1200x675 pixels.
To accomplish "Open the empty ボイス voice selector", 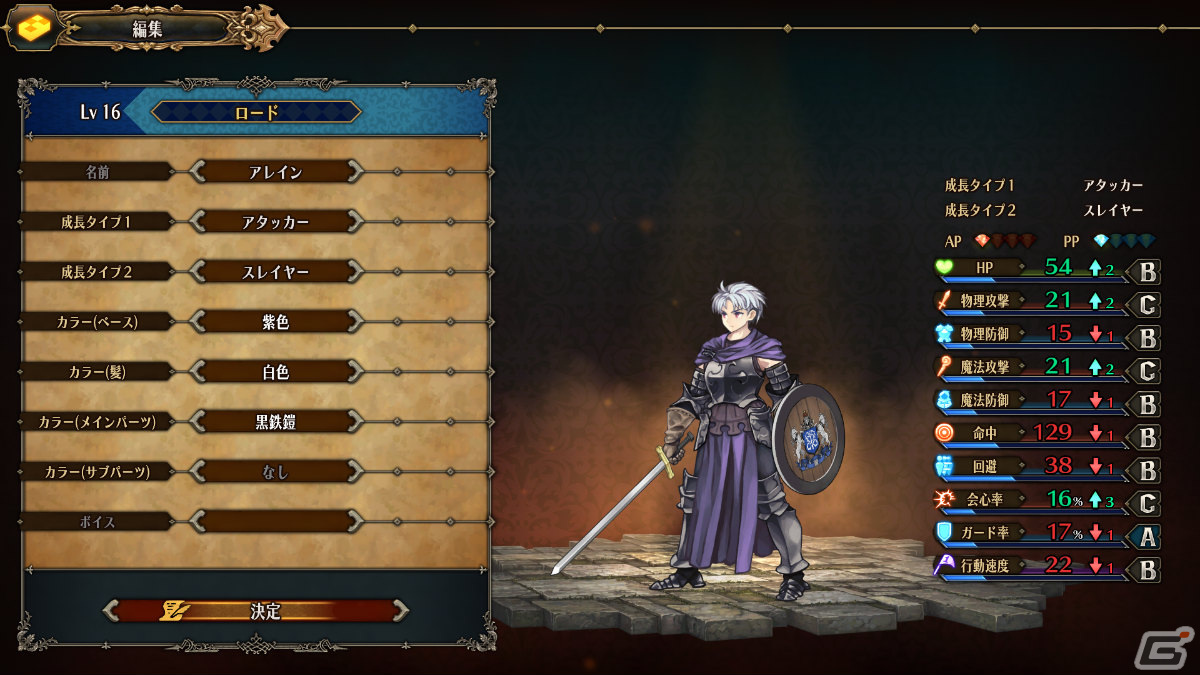I will (275, 522).
